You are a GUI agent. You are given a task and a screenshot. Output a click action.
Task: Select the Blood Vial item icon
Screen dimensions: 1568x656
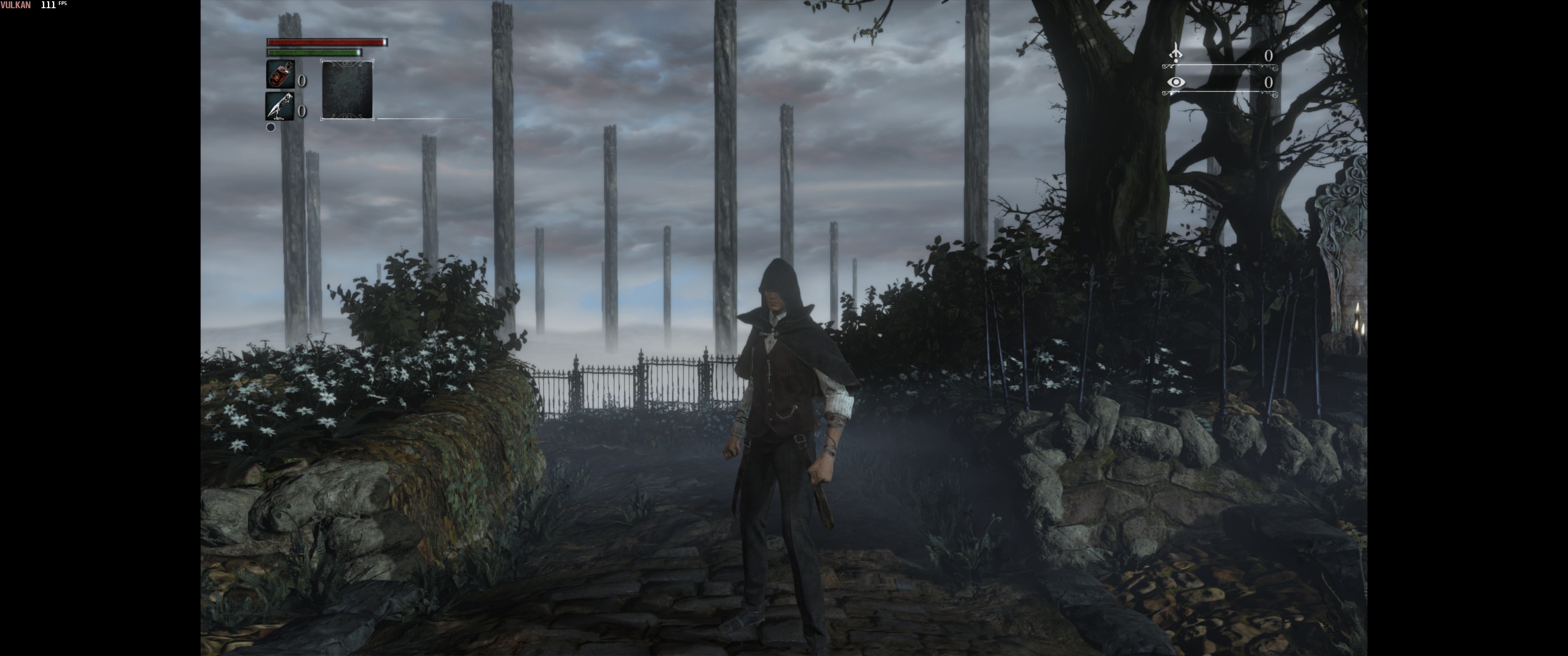click(x=280, y=75)
